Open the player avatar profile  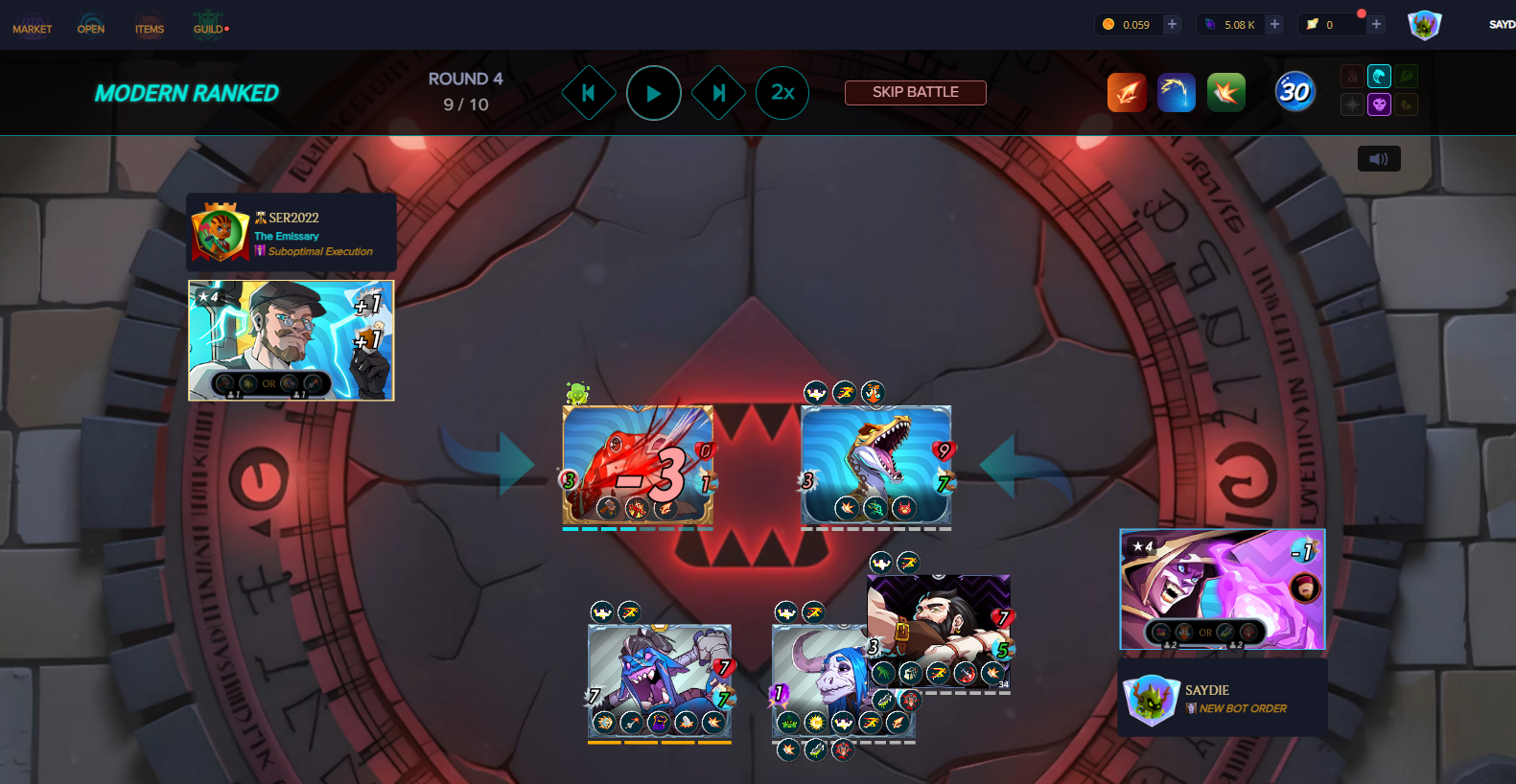1424,25
